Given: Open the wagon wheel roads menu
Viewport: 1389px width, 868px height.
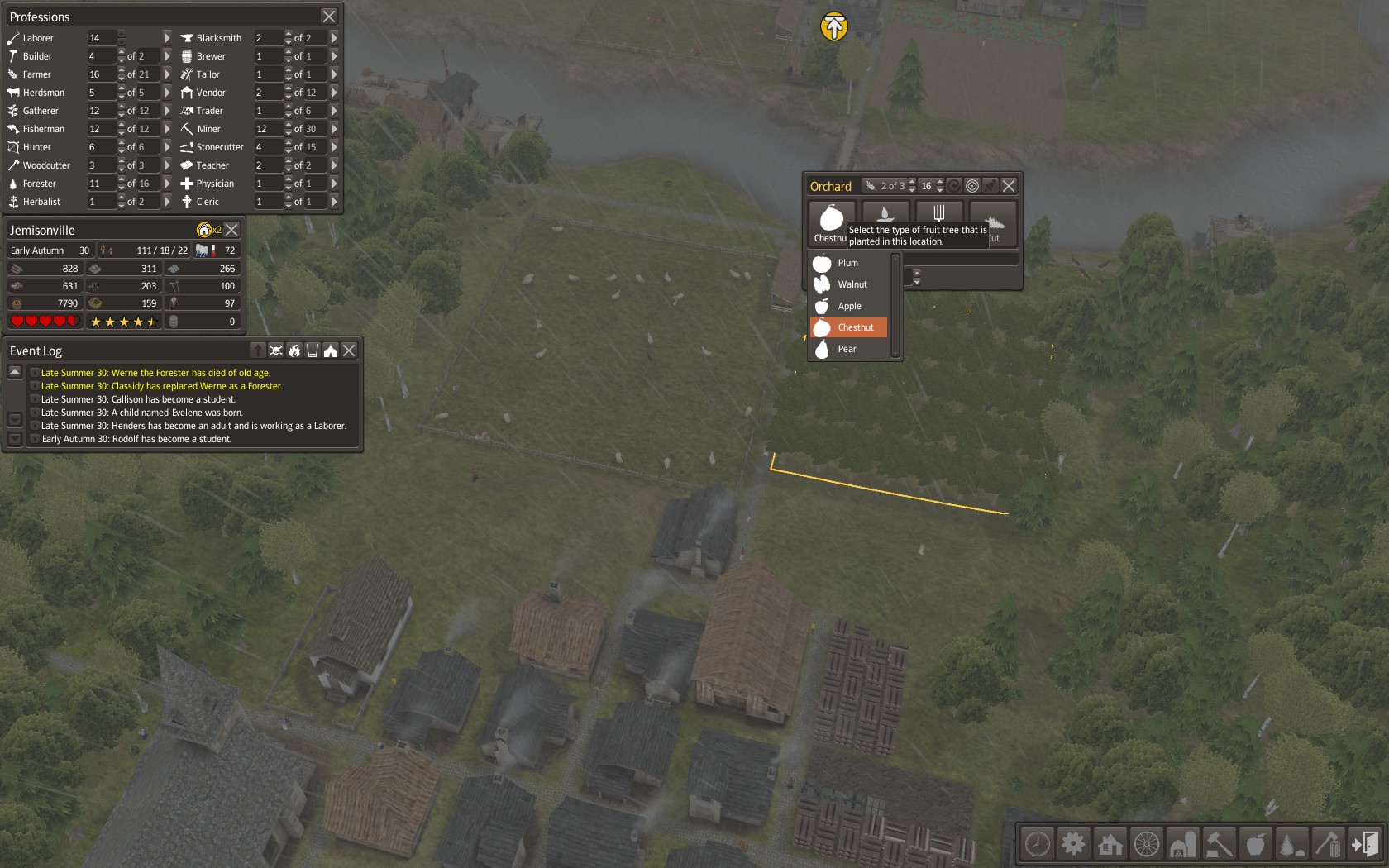Looking at the screenshot, I should (1146, 844).
